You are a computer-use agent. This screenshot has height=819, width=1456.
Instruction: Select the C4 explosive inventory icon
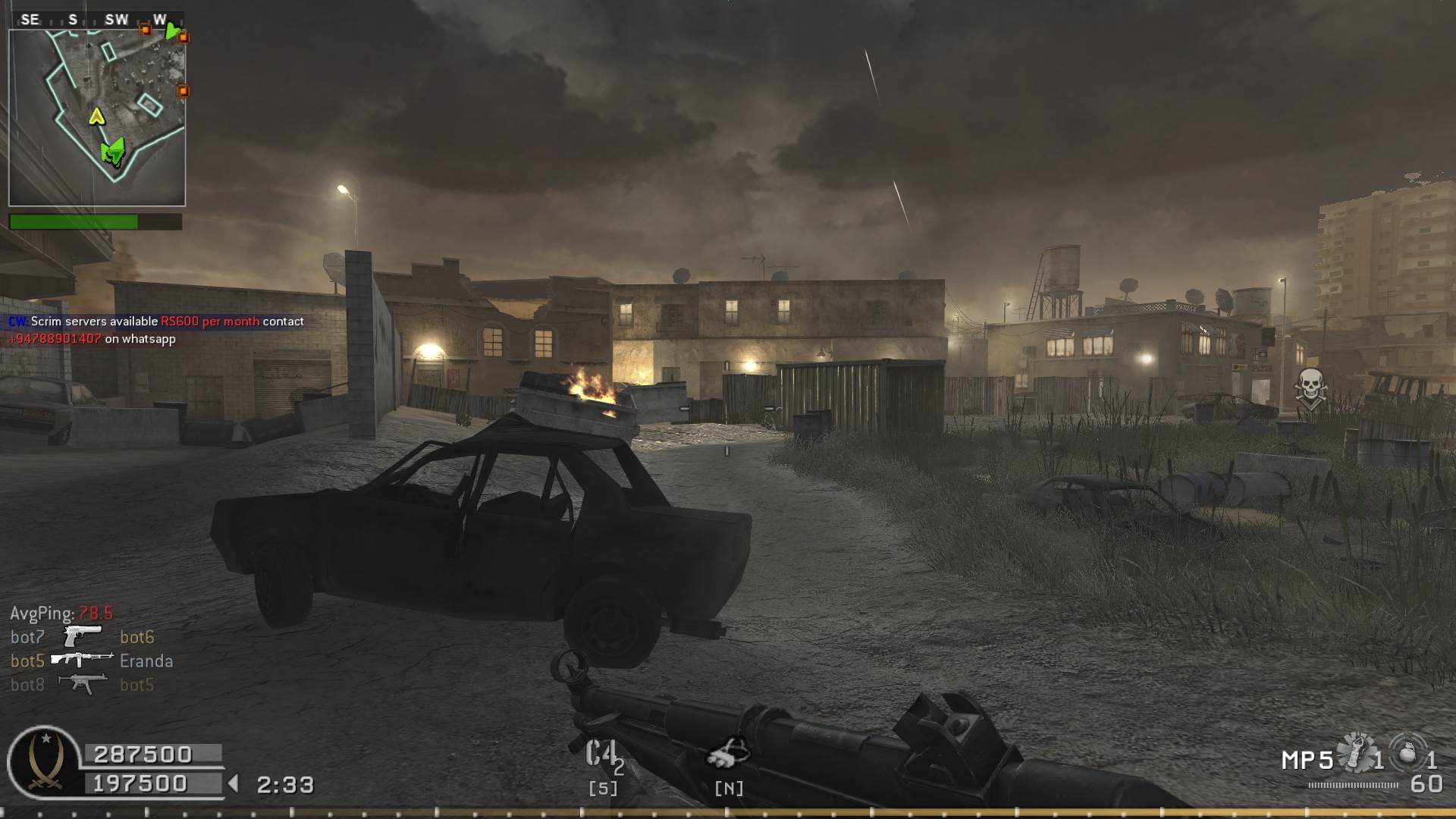[603, 755]
